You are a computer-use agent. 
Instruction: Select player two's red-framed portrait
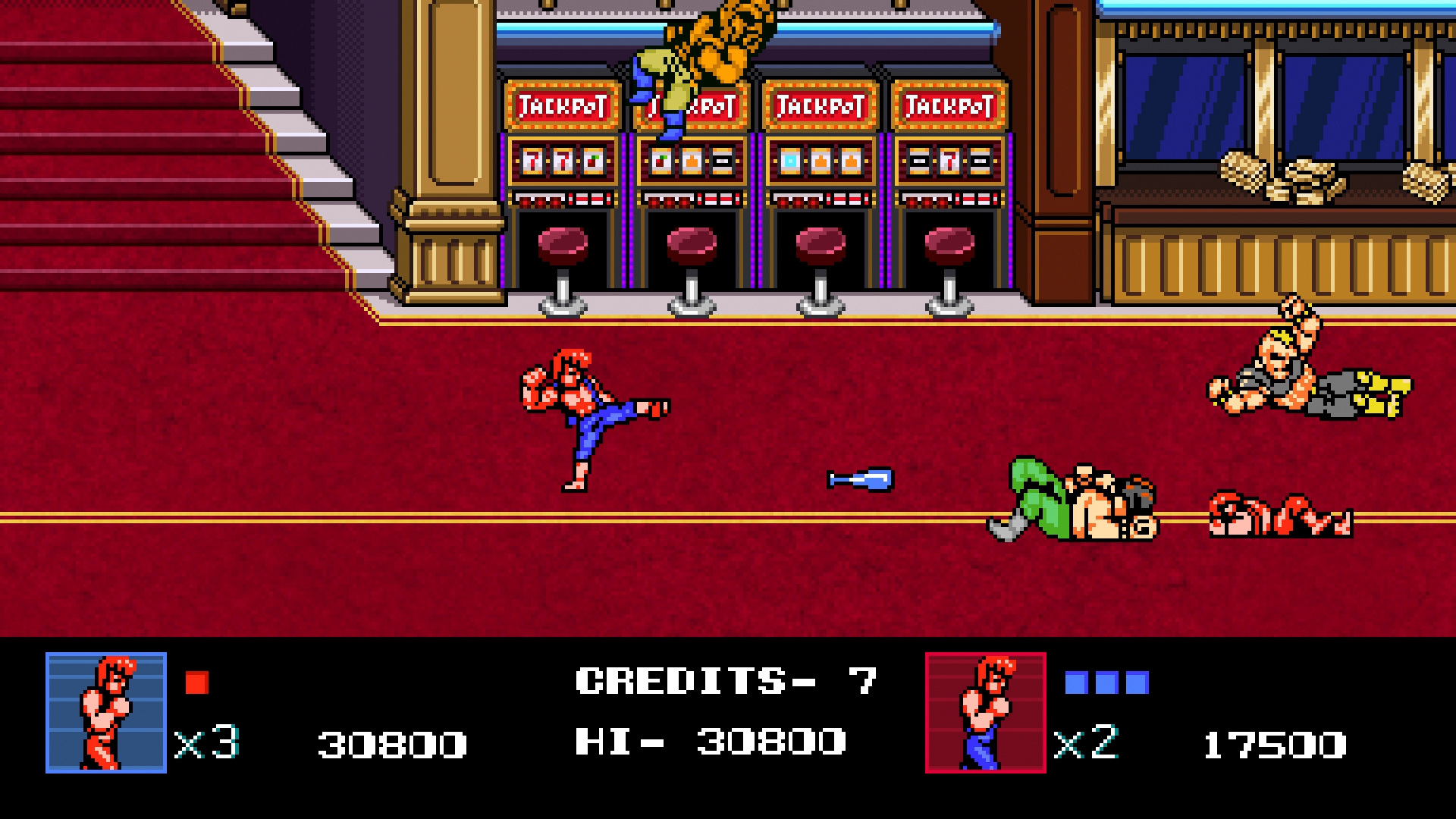(x=985, y=712)
